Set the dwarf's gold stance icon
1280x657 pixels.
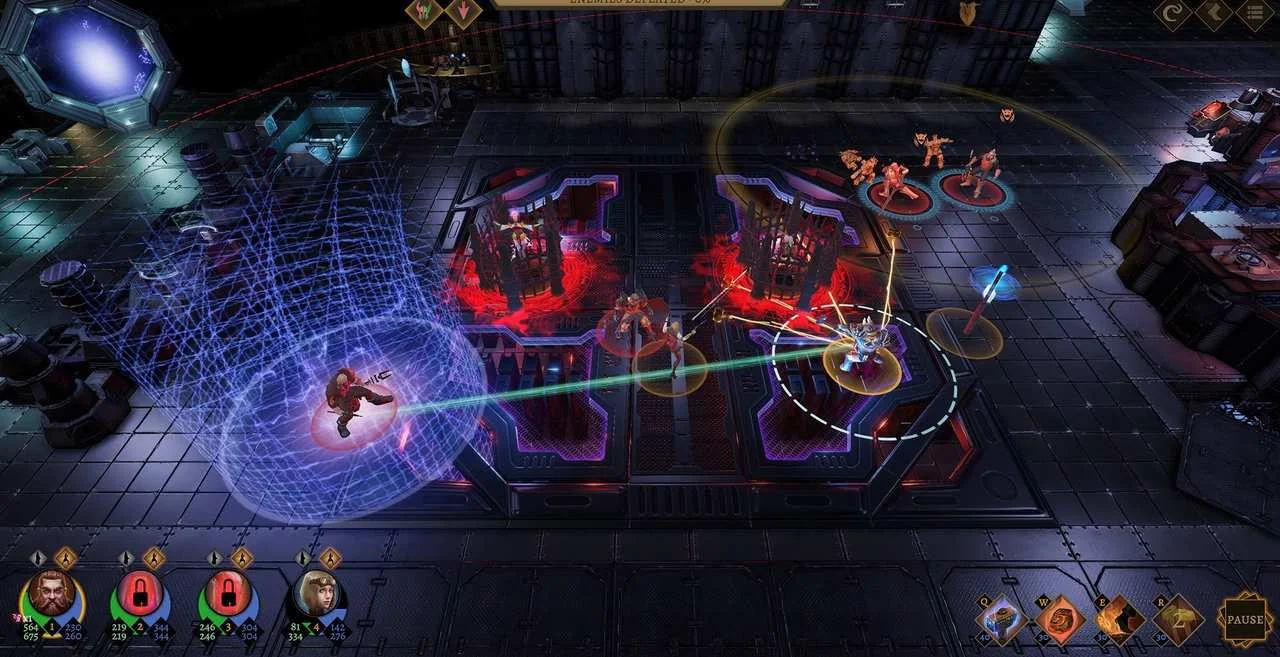pos(66,558)
